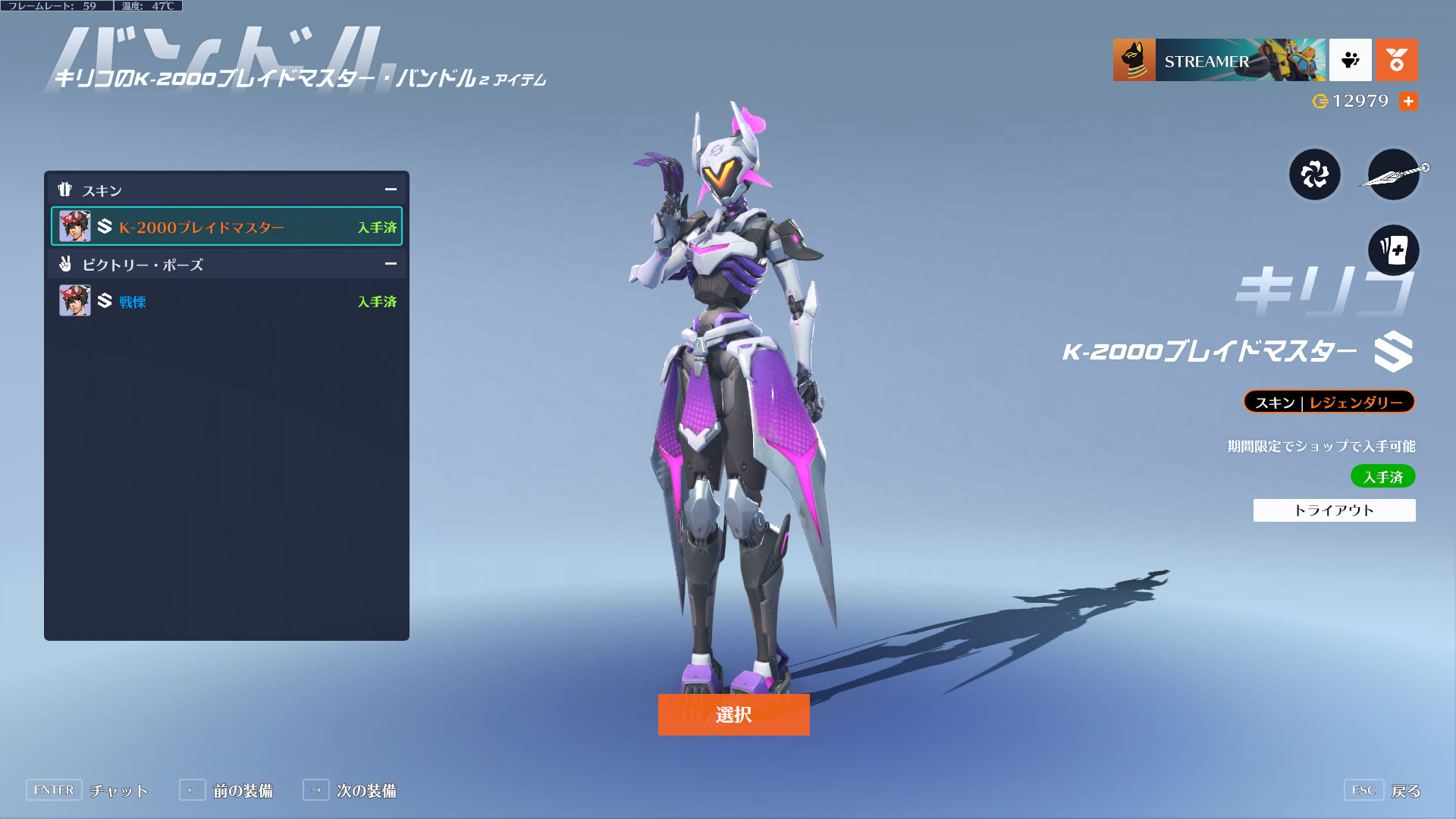
Task: Add more coins with the plus button
Action: 1408,101
